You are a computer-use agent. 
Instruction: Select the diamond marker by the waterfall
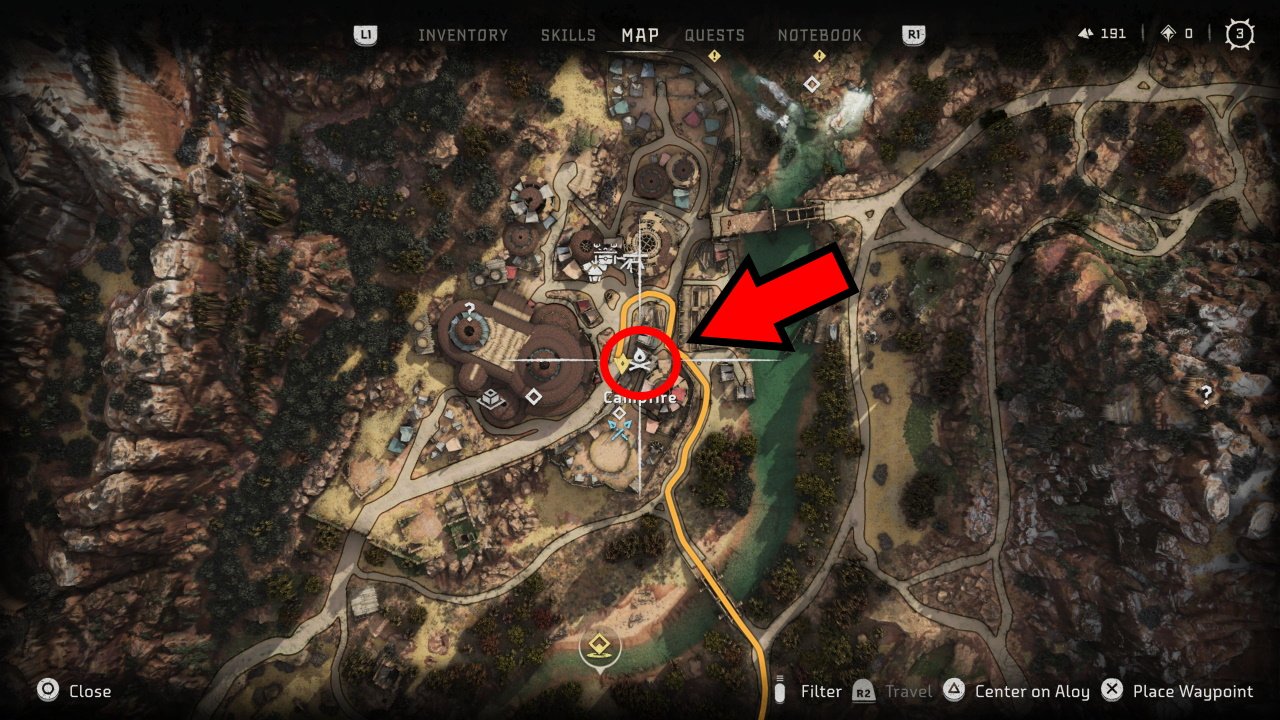(812, 85)
